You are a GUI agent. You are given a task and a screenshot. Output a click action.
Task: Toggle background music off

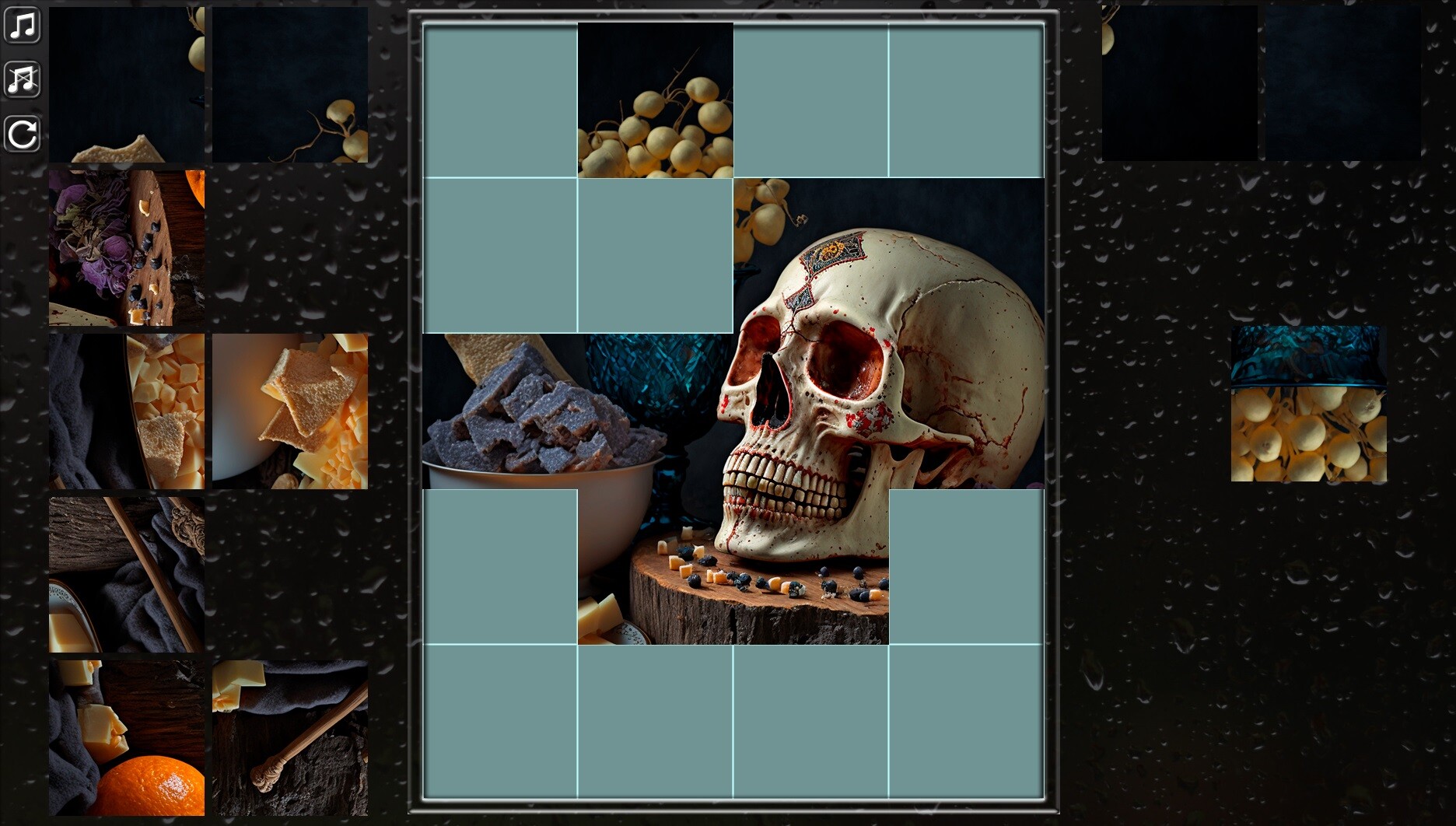pyautogui.click(x=23, y=23)
